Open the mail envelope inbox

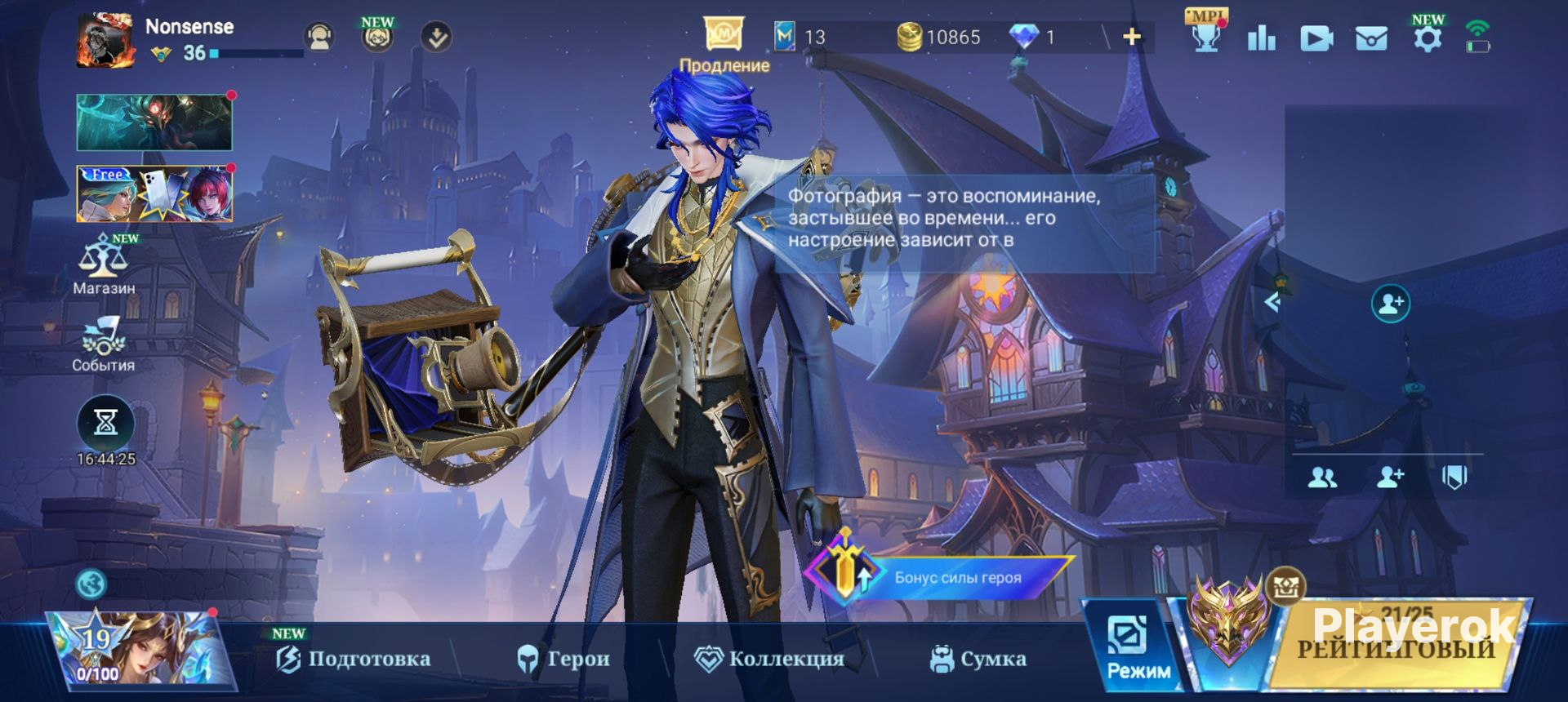pyautogui.click(x=1370, y=38)
